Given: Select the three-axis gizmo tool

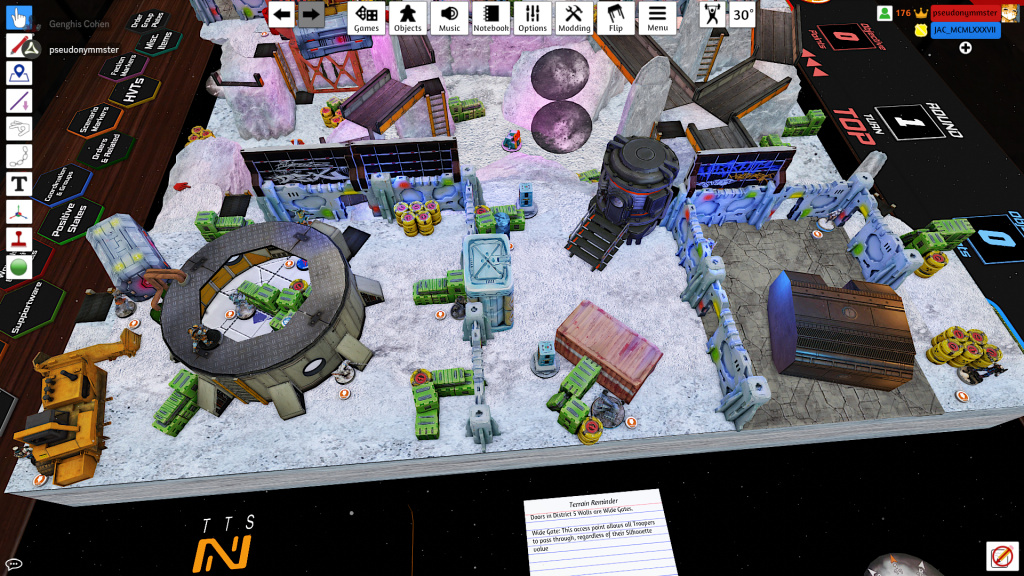Looking at the screenshot, I should tap(19, 212).
